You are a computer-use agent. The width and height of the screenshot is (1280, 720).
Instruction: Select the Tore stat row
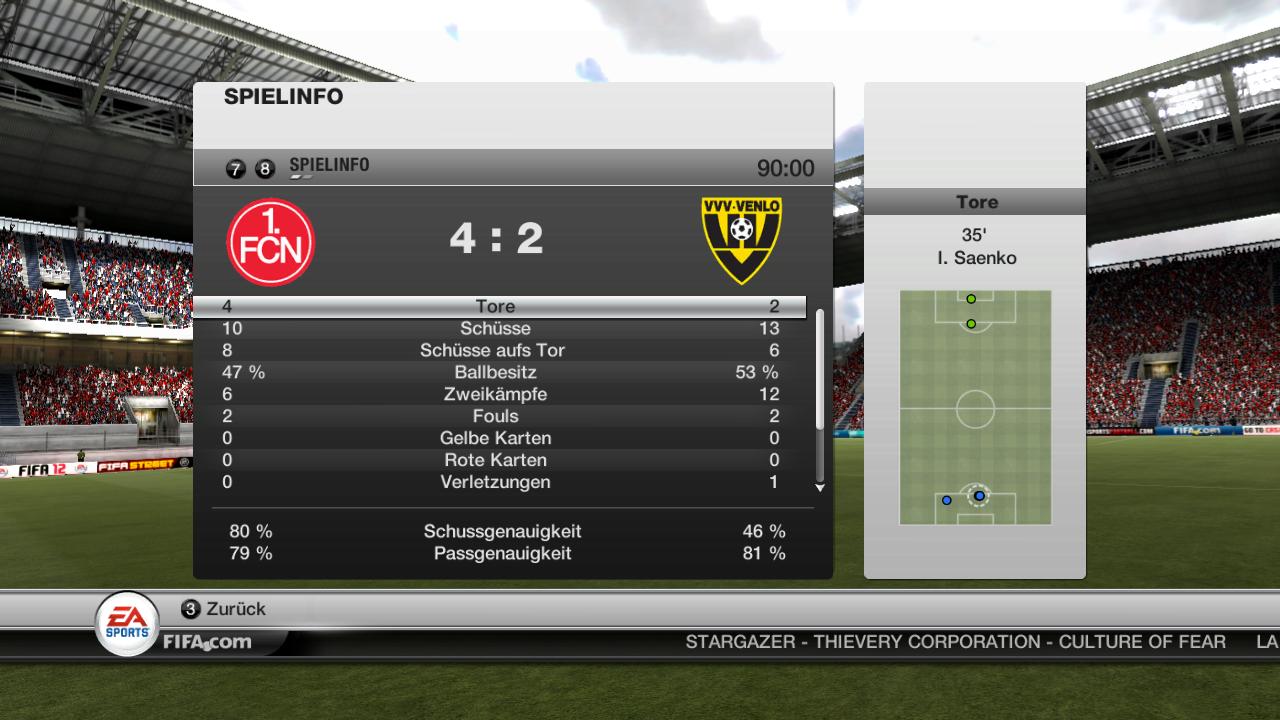click(x=497, y=307)
